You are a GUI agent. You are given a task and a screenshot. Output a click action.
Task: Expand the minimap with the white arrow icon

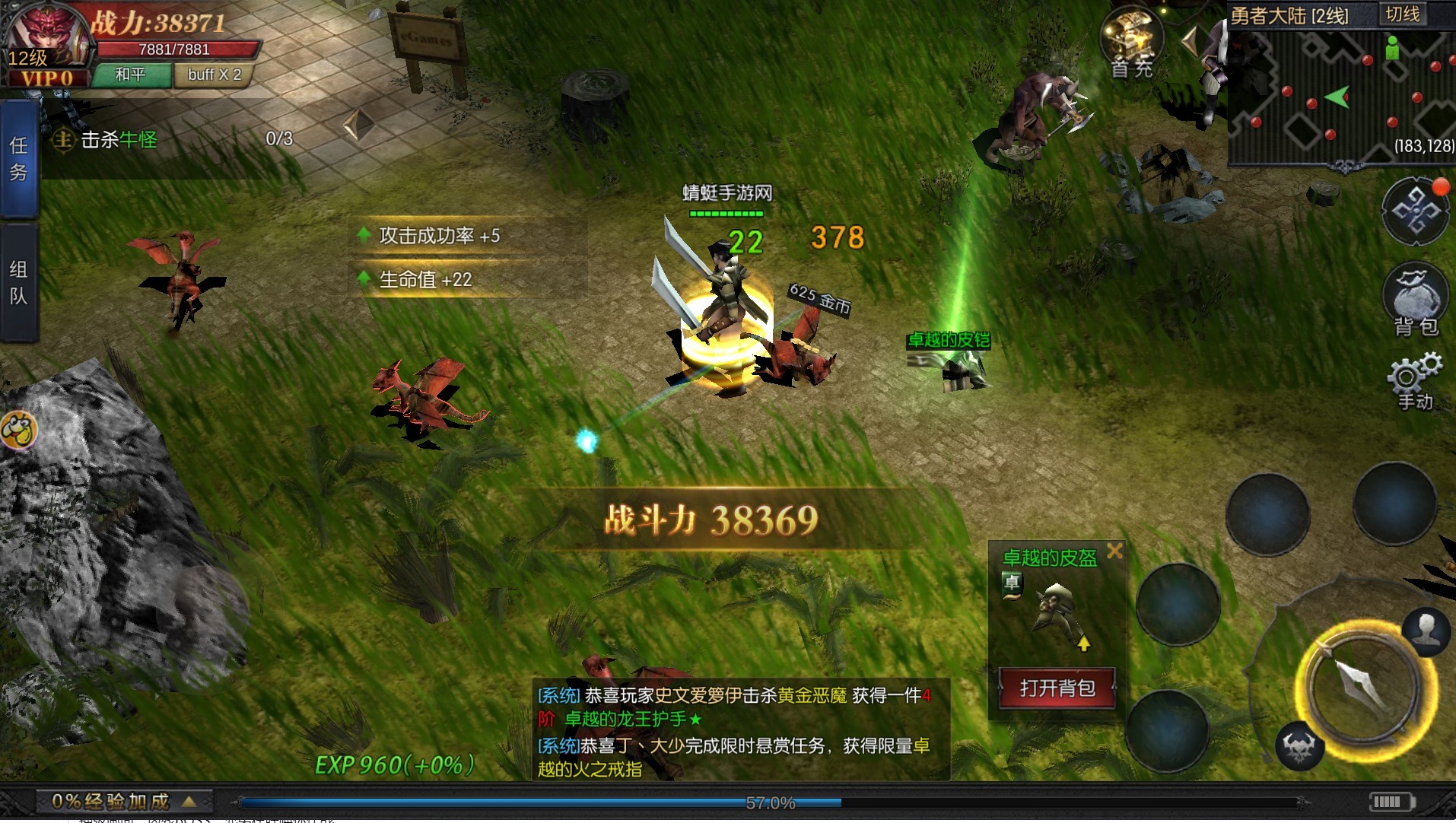[1192, 38]
